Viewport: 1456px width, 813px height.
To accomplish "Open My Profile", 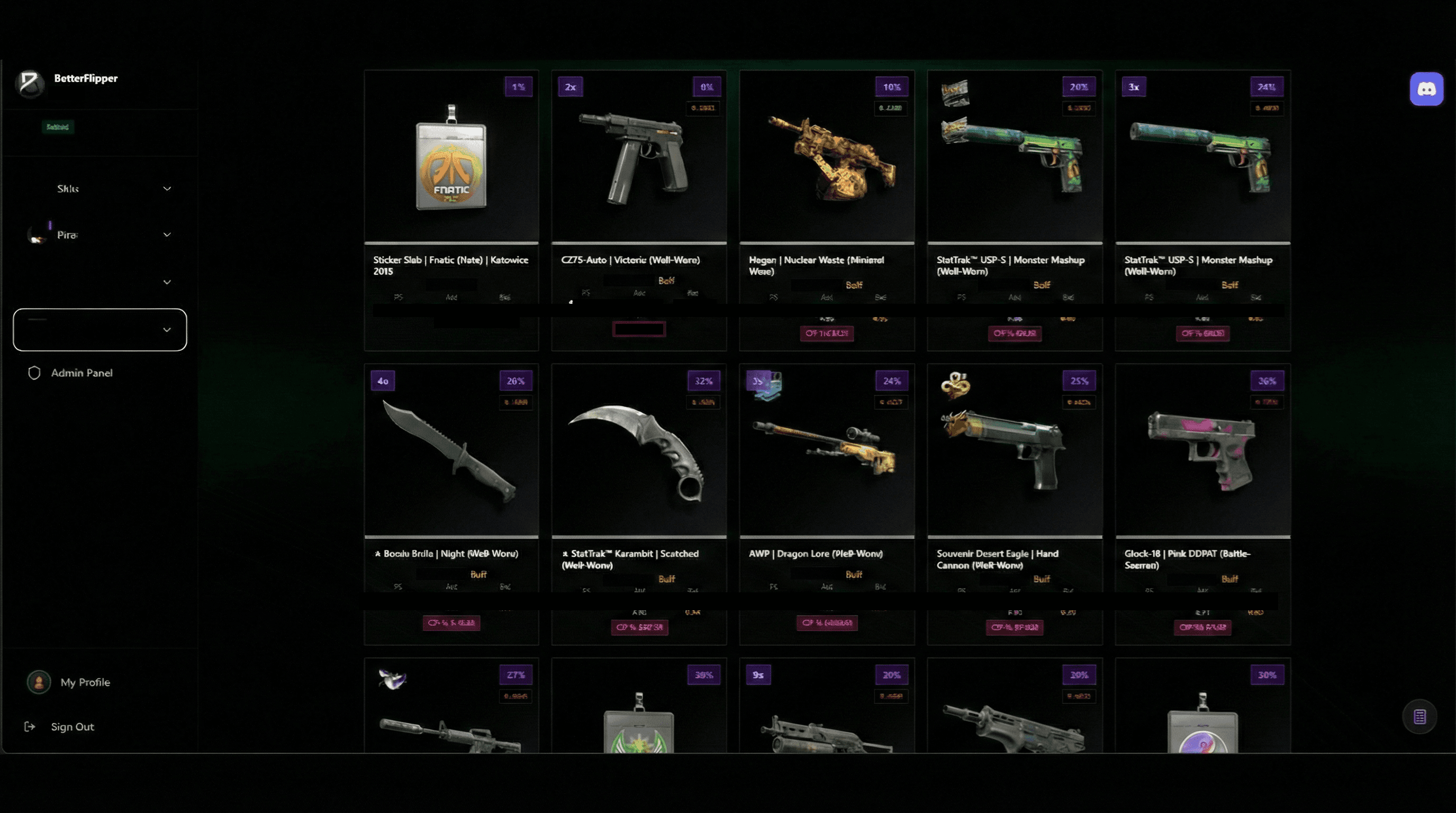I will click(85, 682).
